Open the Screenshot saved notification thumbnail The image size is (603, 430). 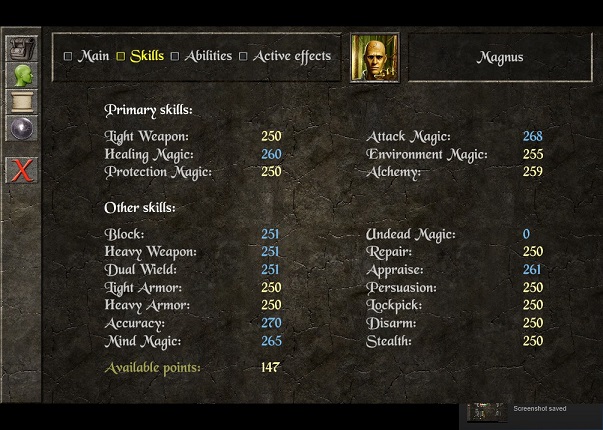(487, 412)
